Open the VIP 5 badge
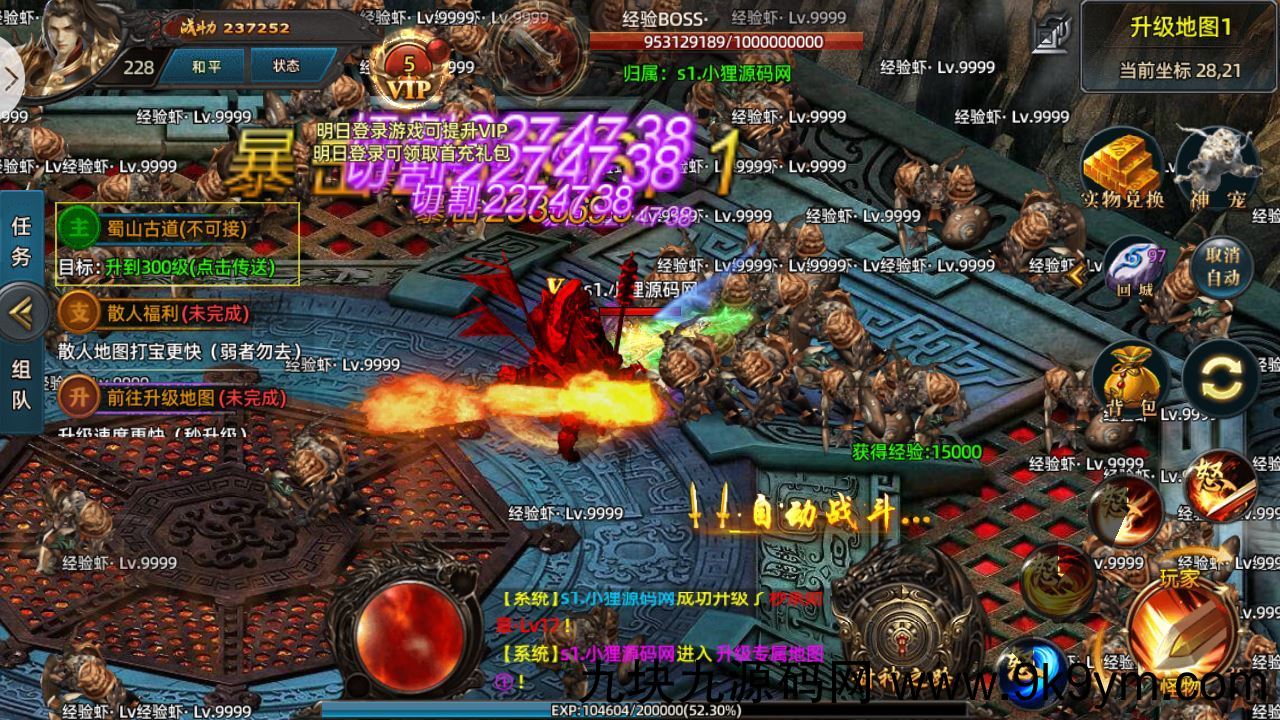Screen dimensions: 1280x720 point(408,76)
